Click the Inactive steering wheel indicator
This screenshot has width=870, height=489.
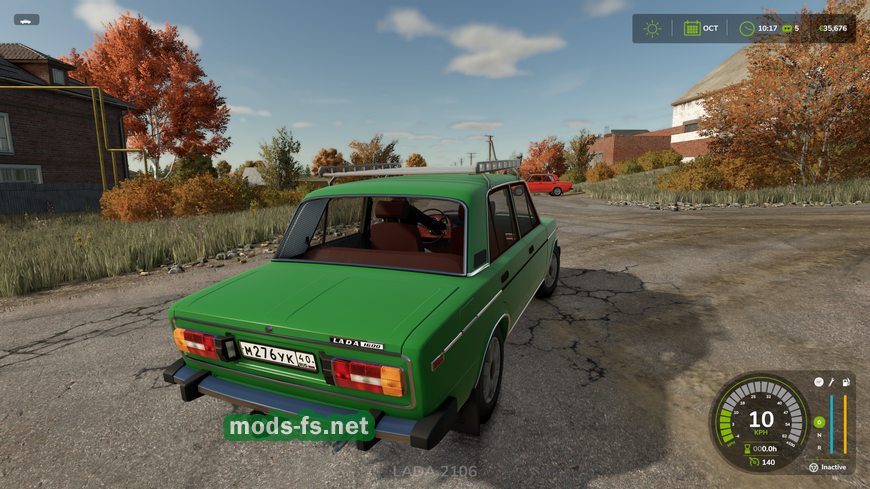(813, 467)
